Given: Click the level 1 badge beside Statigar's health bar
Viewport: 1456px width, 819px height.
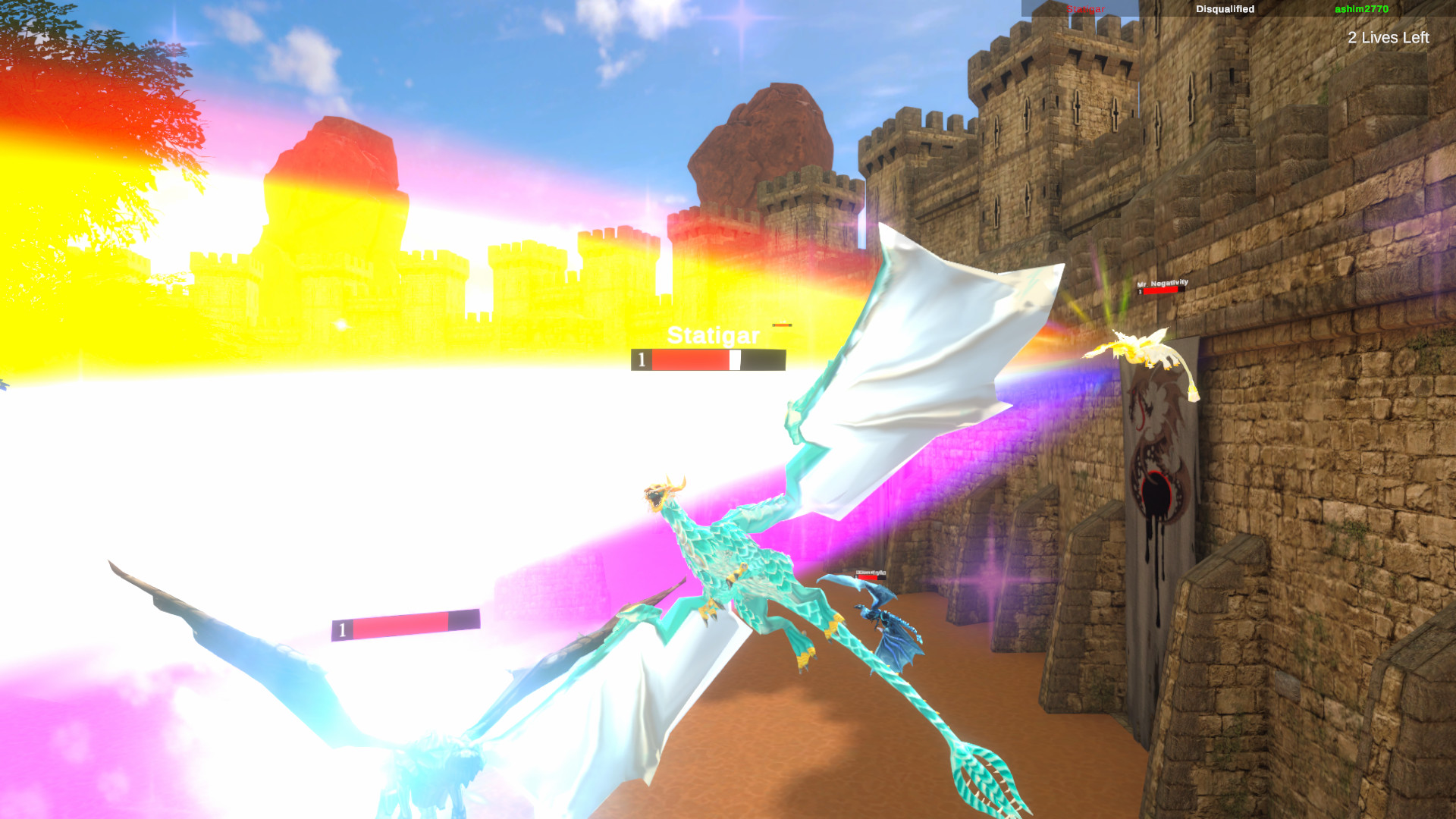Looking at the screenshot, I should point(641,359).
